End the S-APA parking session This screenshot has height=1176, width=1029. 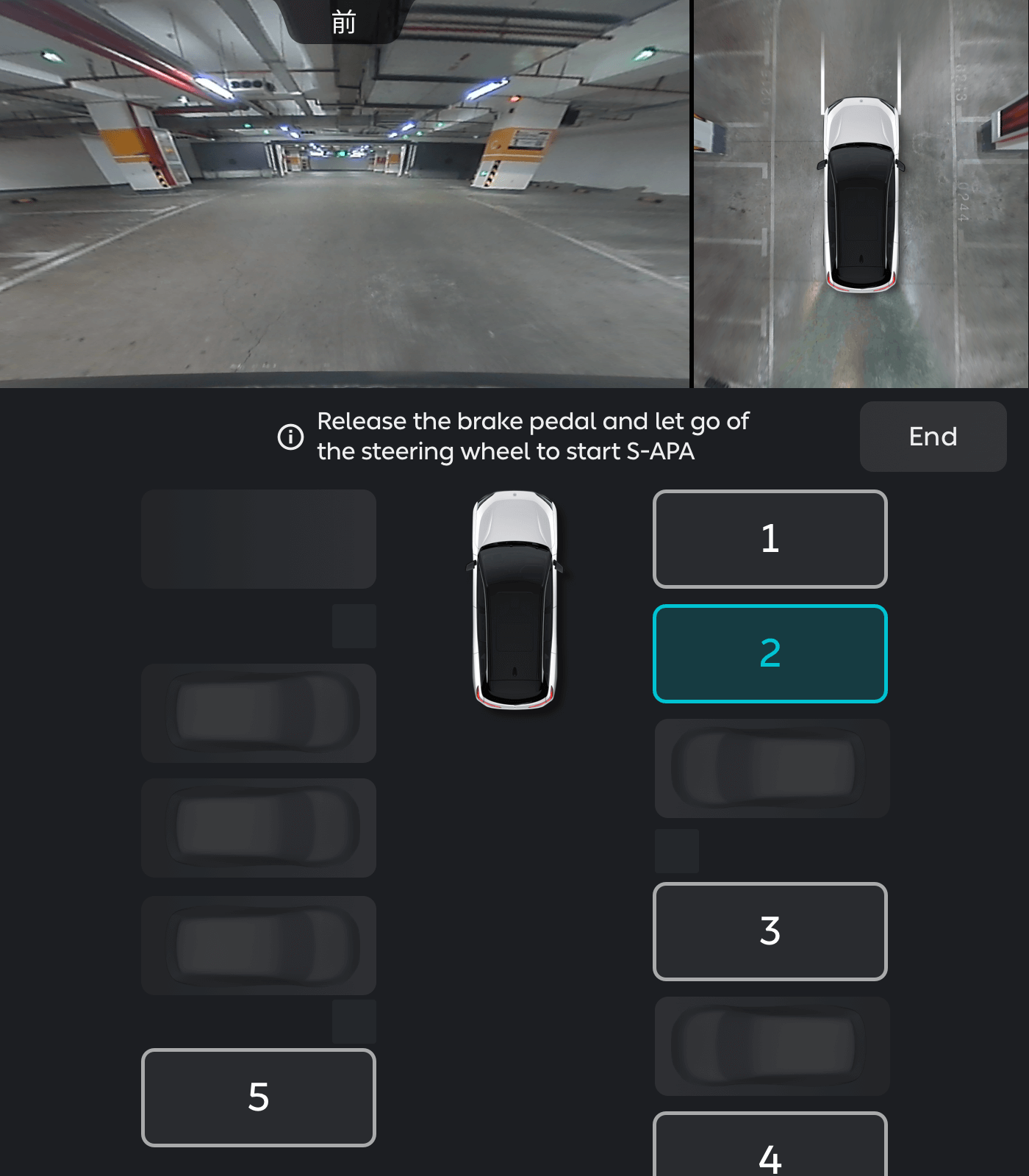tap(933, 437)
